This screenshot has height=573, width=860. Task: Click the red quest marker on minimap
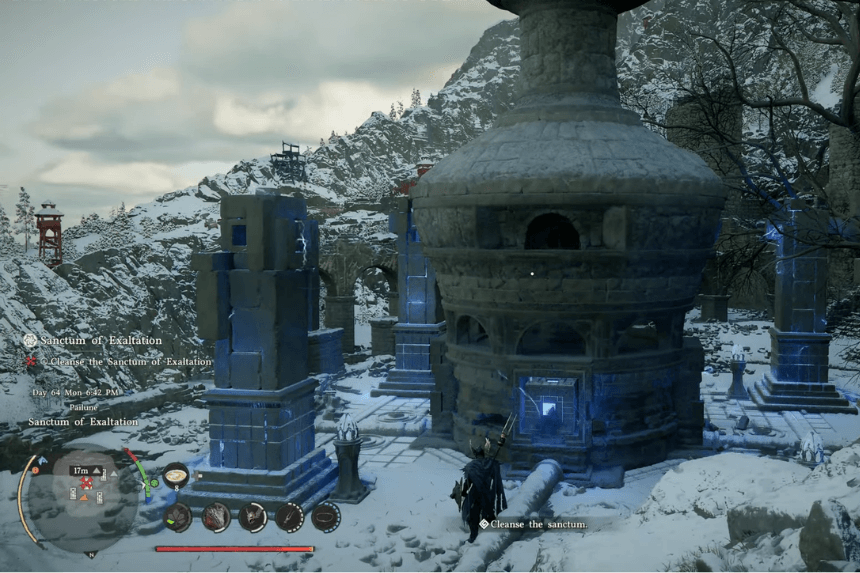coord(87,483)
